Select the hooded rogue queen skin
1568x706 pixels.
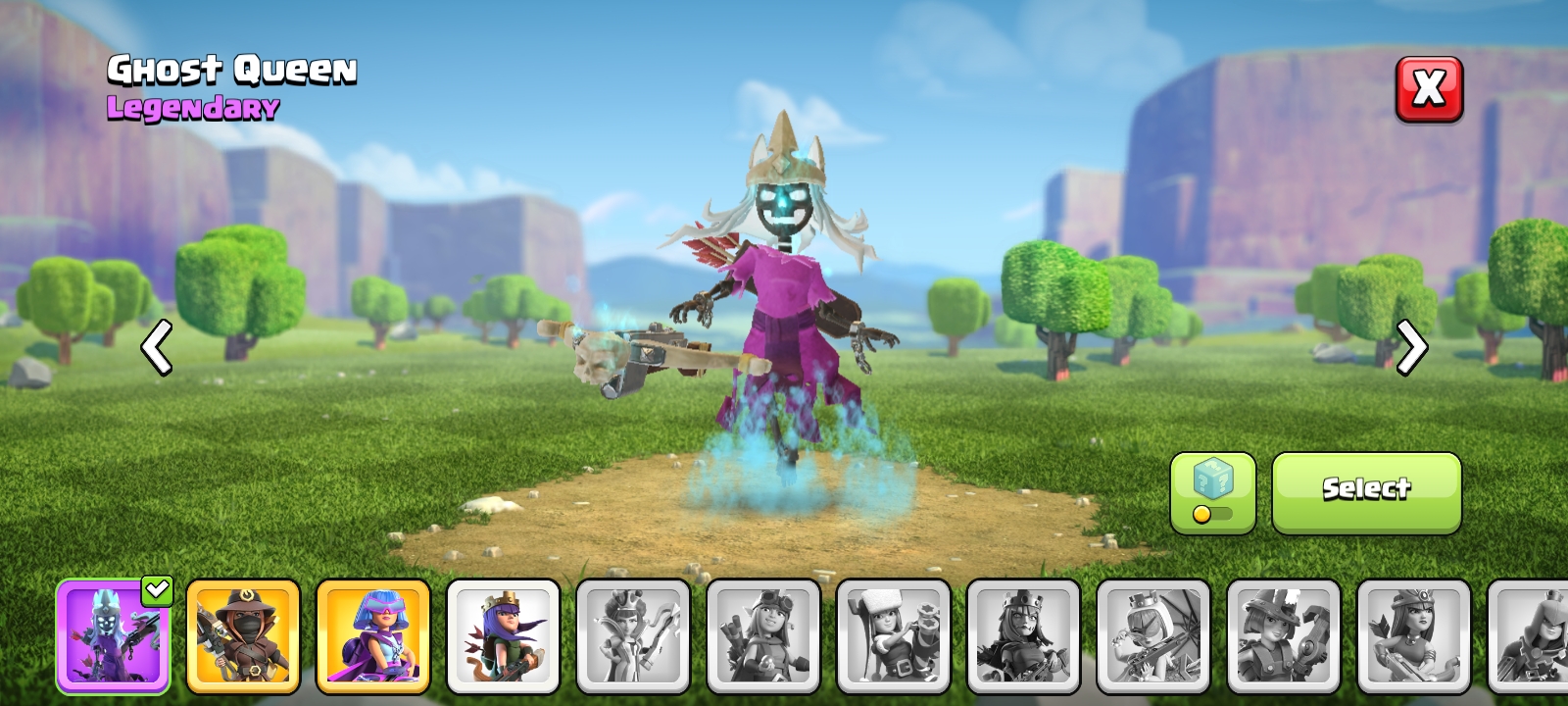coord(243,634)
